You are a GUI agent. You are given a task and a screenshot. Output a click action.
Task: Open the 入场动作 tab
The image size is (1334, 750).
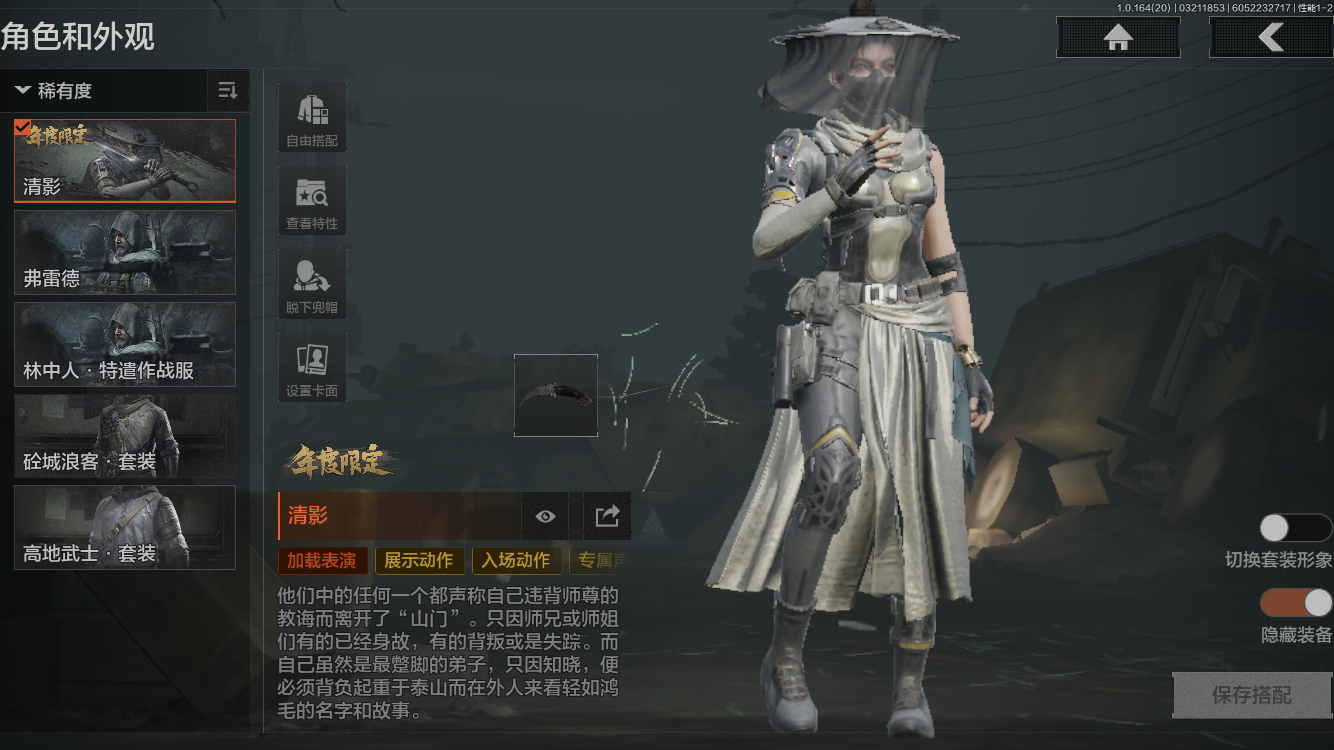[516, 560]
